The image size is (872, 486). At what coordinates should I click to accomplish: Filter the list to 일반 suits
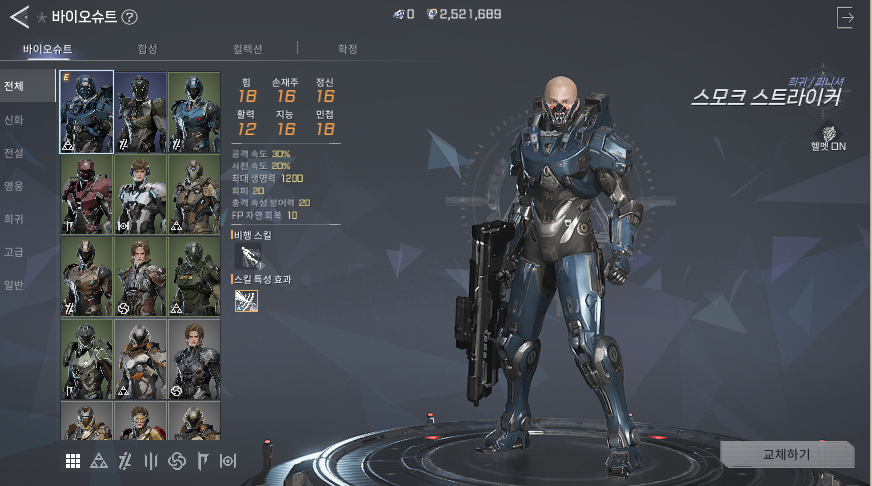[x=14, y=285]
